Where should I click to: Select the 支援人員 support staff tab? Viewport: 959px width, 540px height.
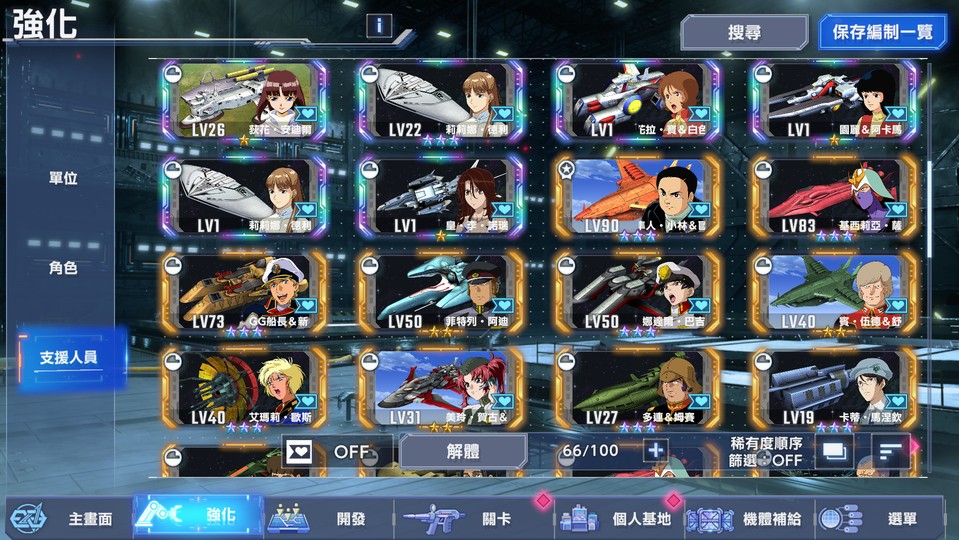[x=70, y=357]
